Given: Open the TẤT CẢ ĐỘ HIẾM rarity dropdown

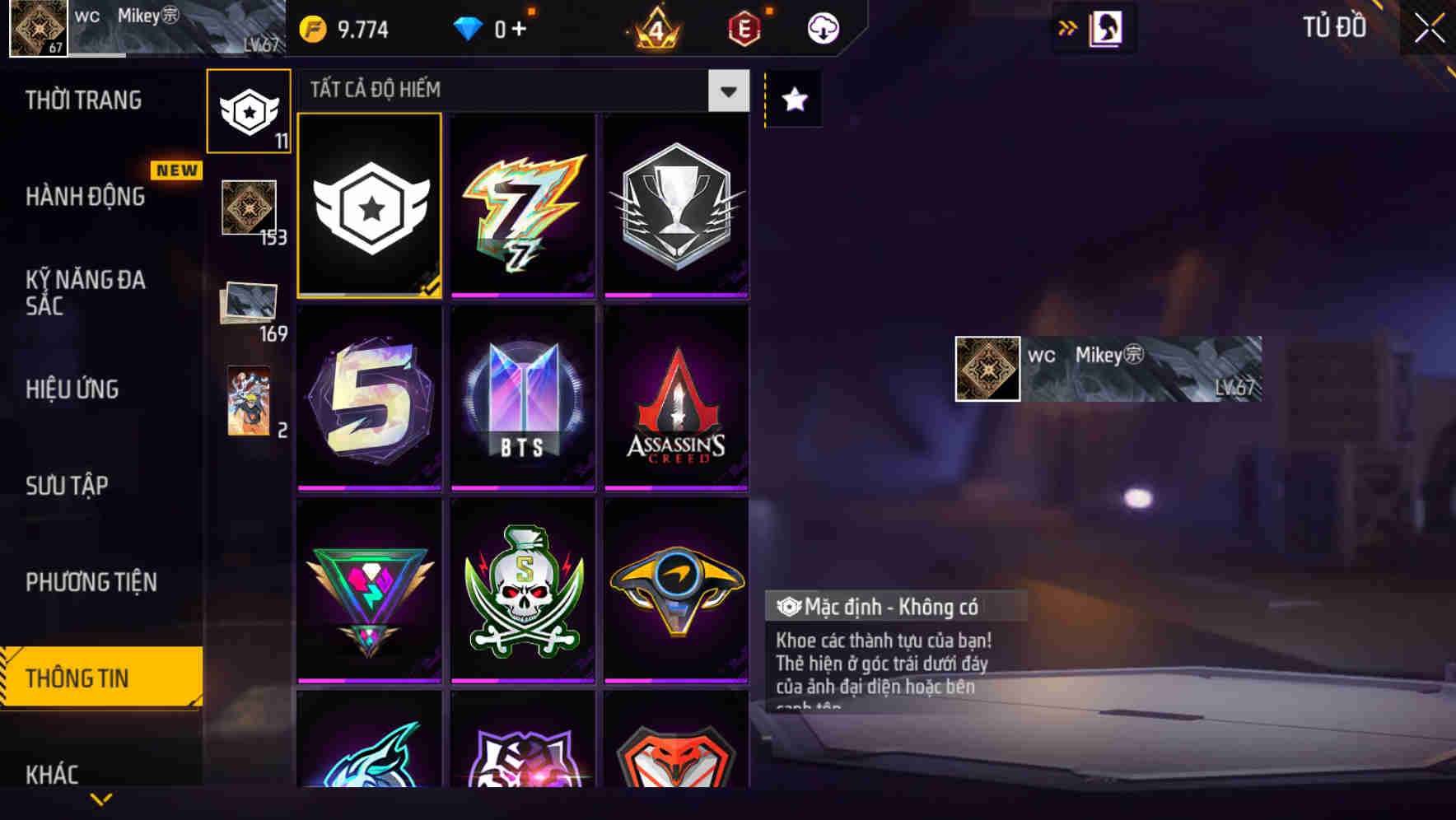Looking at the screenshot, I should (x=726, y=91).
